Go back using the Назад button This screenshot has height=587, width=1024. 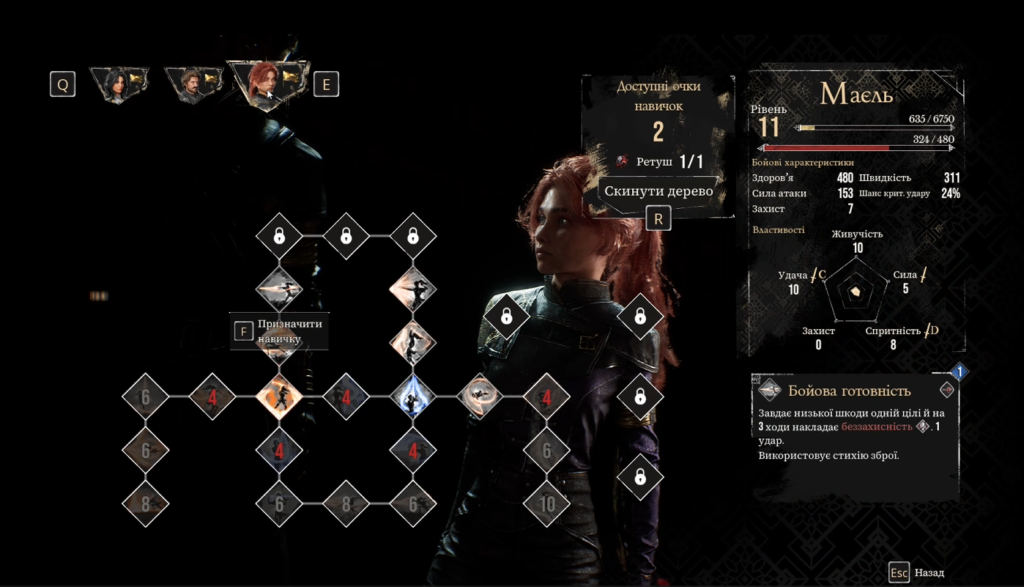tap(917, 573)
